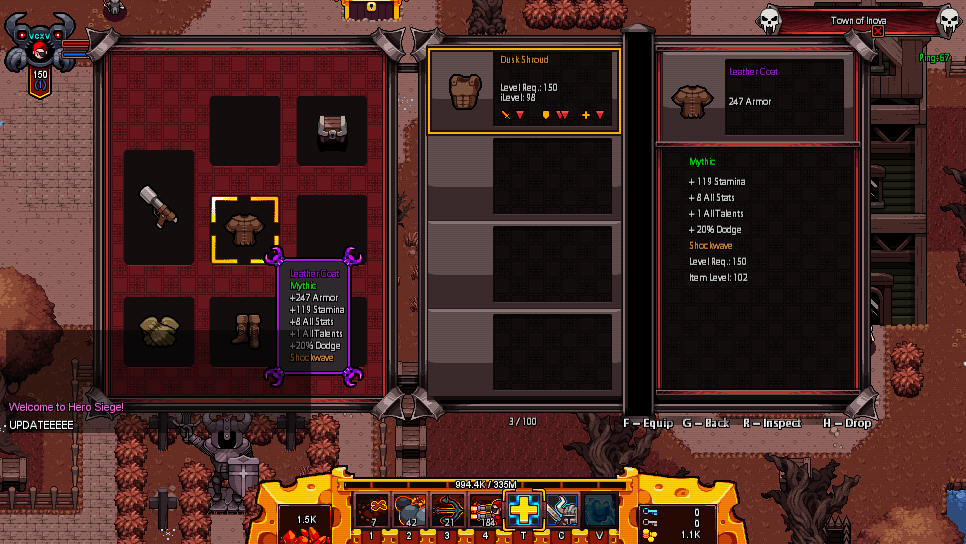The height and width of the screenshot is (544, 966).
Task: Choose the Dusk Shroud item in the inventory list
Action: [524, 91]
